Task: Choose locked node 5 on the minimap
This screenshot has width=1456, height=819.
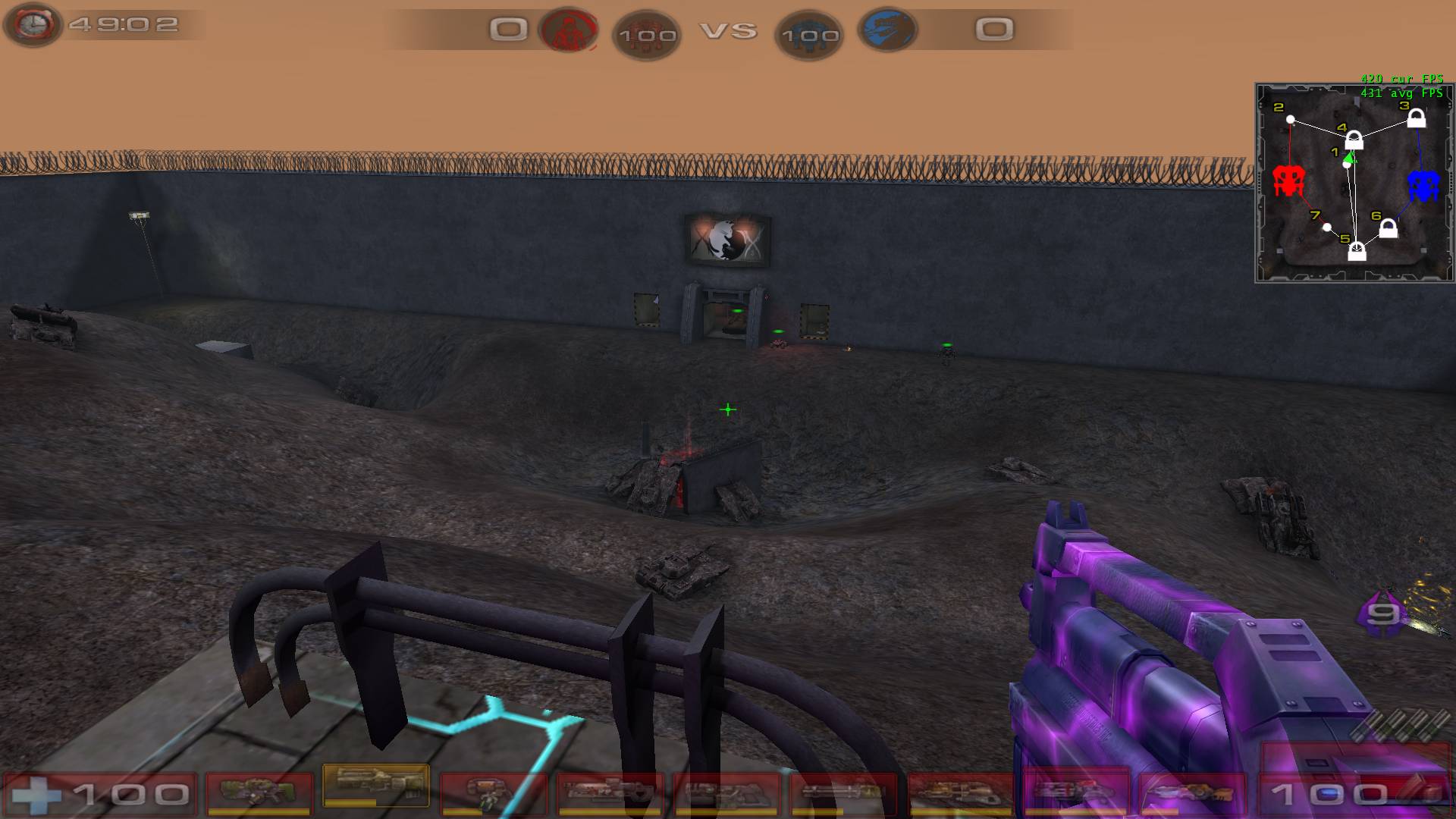Action: coord(1357,252)
